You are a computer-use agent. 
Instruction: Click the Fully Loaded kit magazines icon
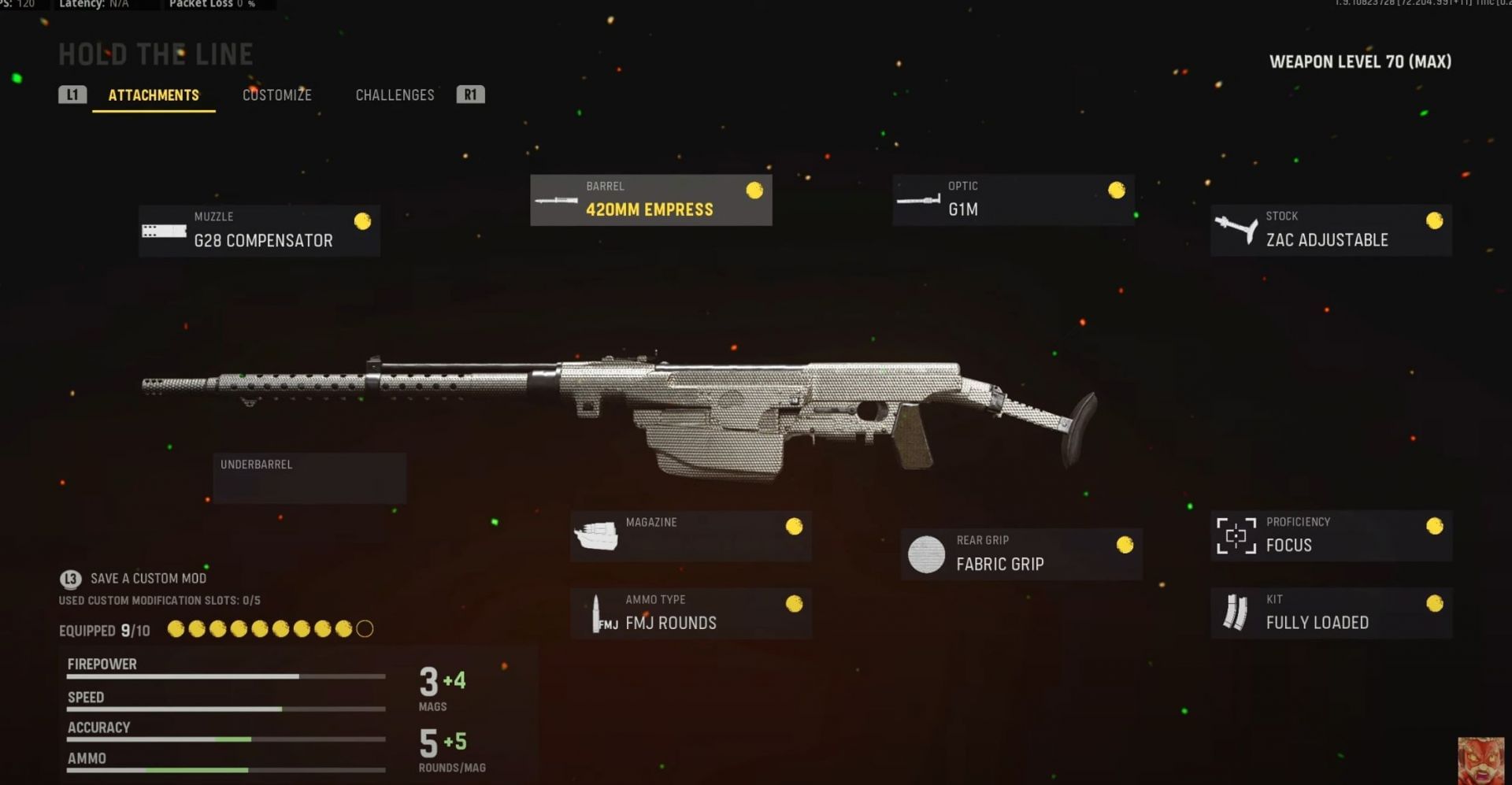(1236, 613)
